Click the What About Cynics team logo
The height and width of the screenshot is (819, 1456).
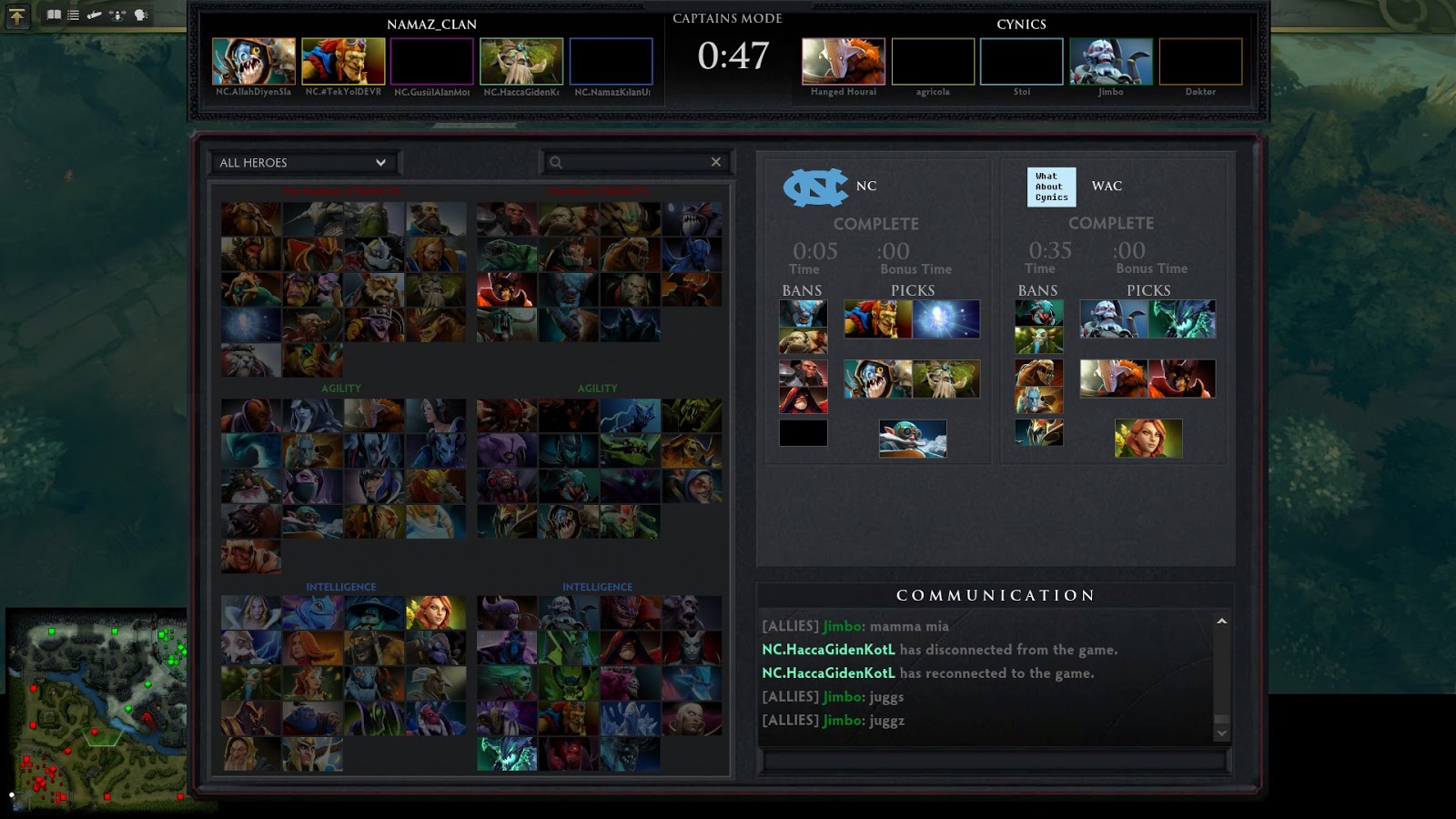click(x=1051, y=187)
